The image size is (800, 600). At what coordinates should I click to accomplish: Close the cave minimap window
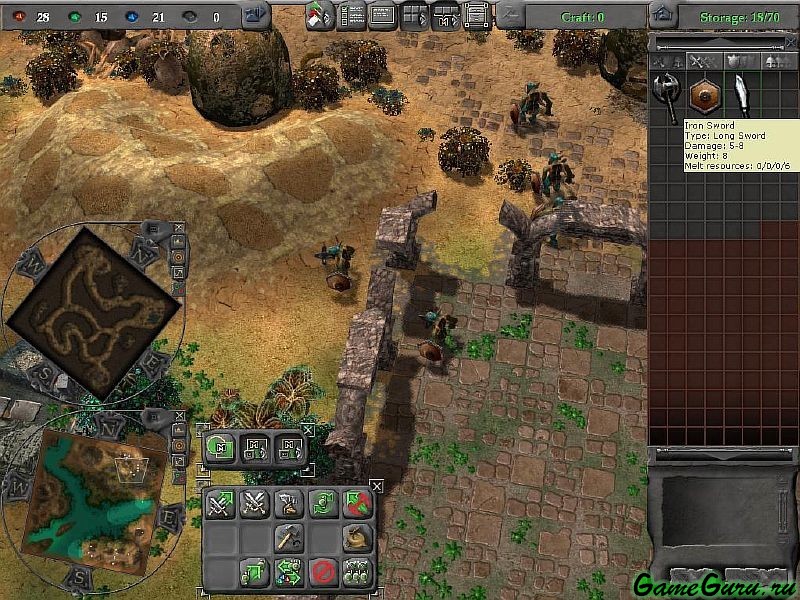point(178,229)
